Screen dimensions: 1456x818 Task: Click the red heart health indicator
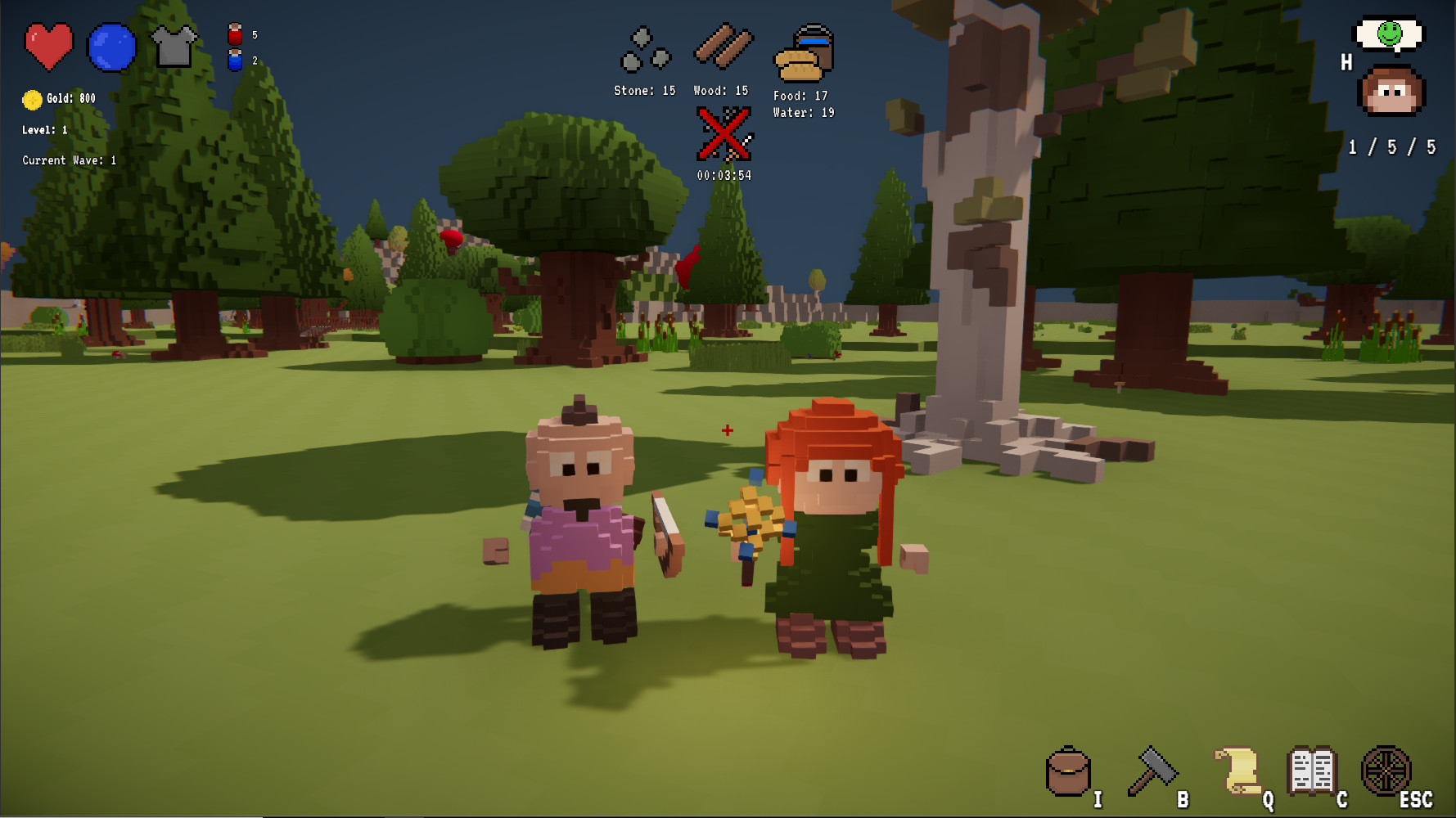click(x=47, y=47)
